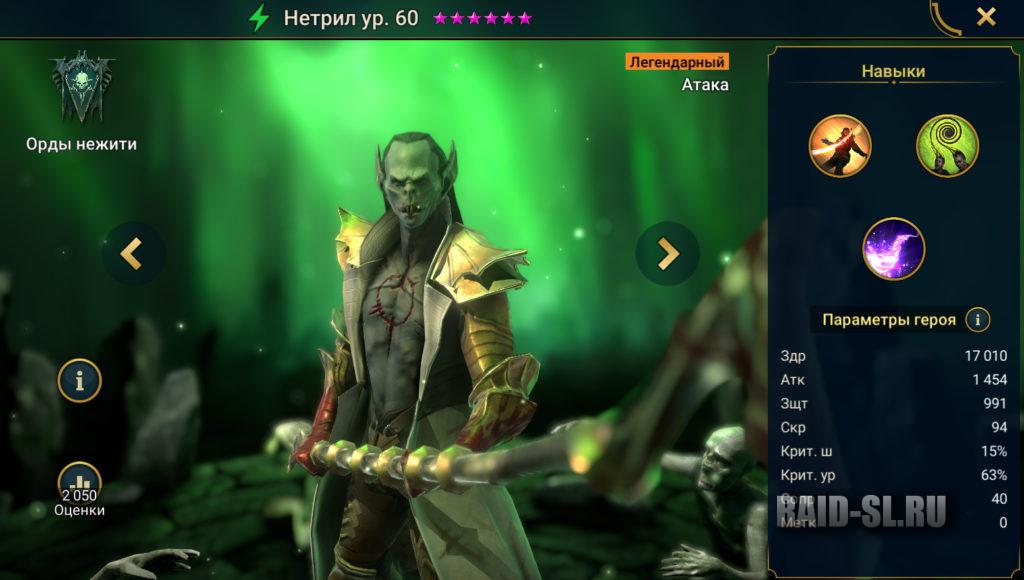The image size is (1024, 580).
Task: Close the champion info screen
Action: (986, 17)
